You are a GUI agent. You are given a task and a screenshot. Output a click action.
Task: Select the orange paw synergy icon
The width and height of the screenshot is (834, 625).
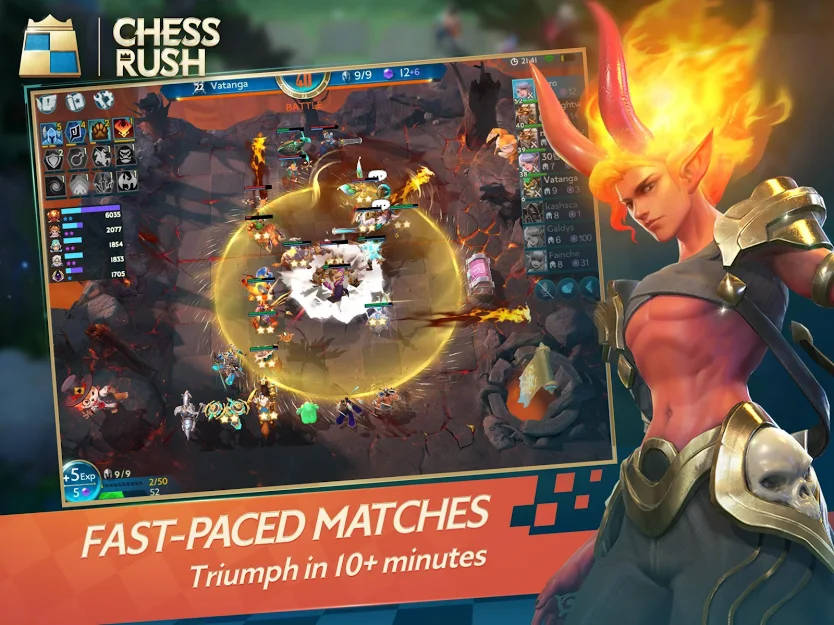click(x=99, y=129)
